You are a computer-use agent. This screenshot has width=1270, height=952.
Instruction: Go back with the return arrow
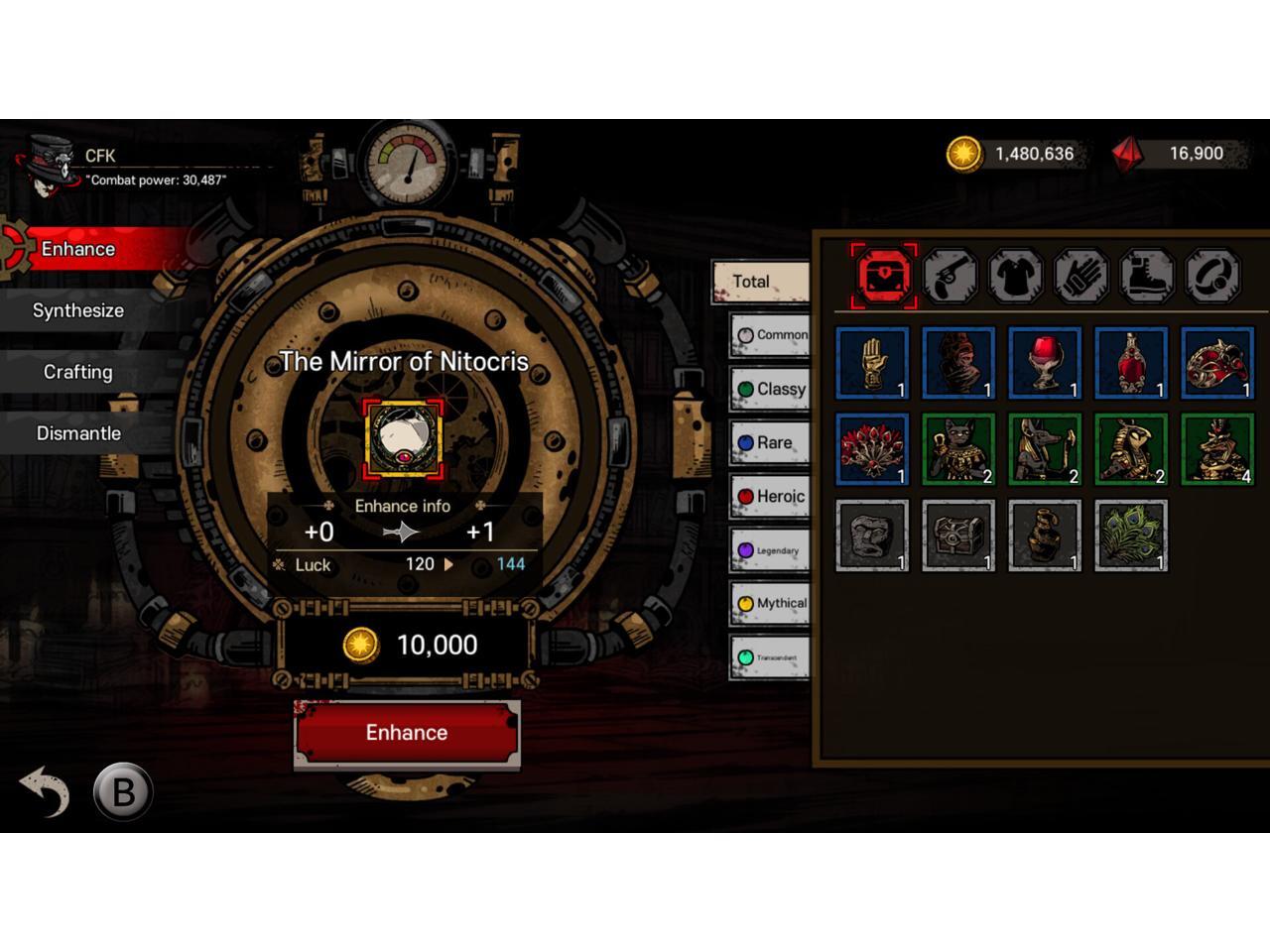pos(44,791)
